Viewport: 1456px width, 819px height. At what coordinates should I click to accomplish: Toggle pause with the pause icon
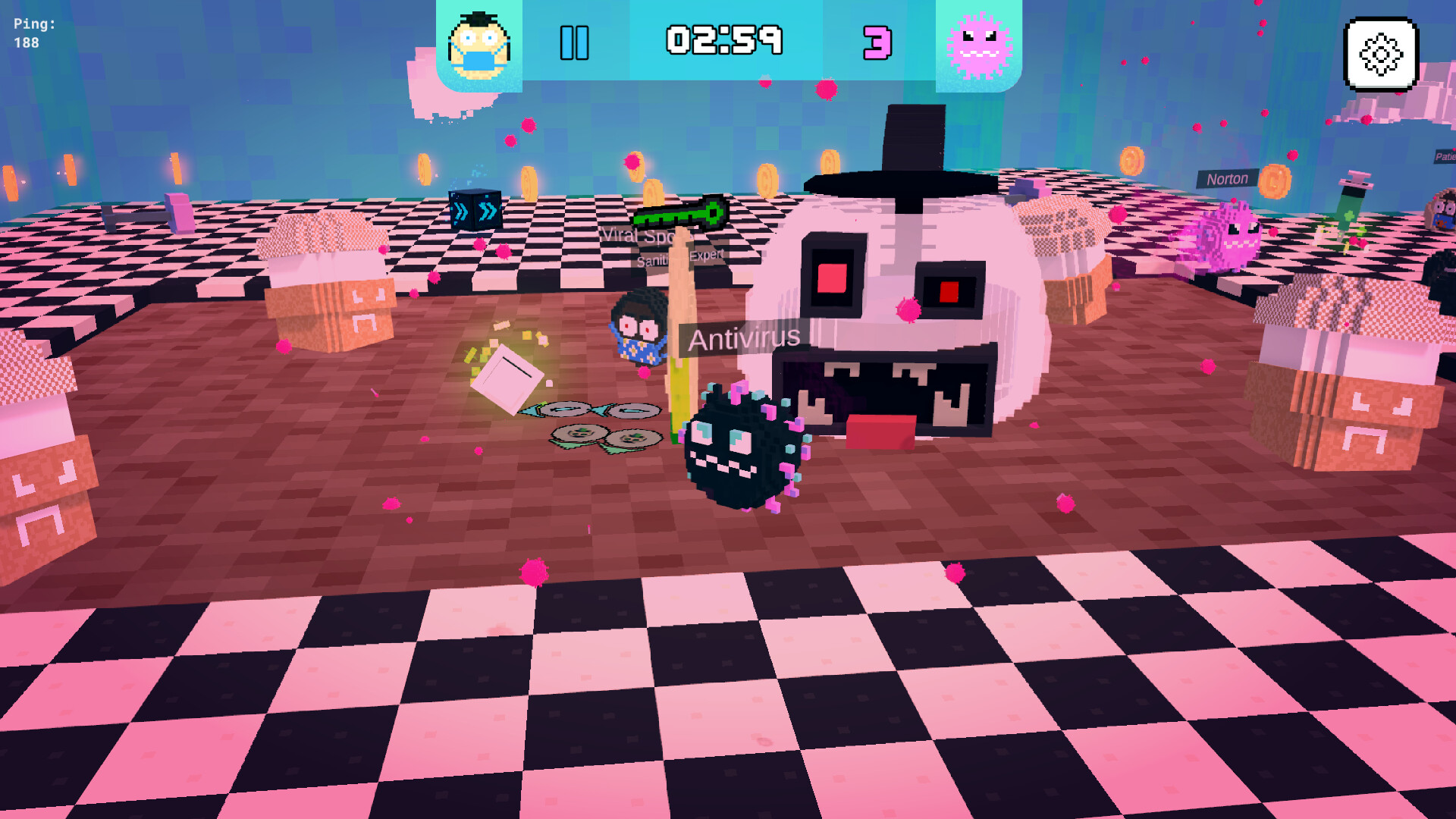tap(574, 42)
